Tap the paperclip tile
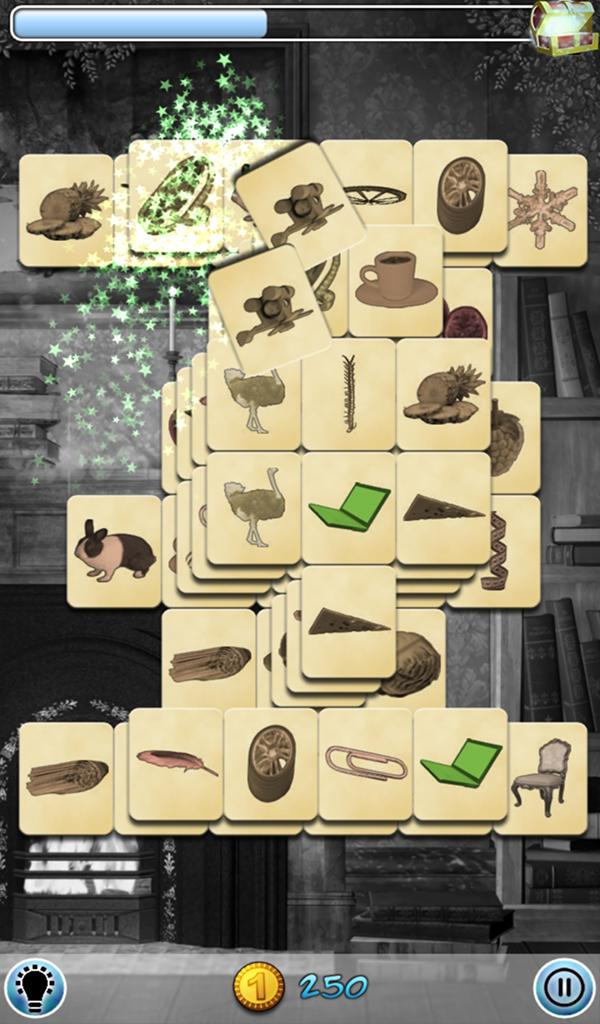The image size is (600, 1024). pyautogui.click(x=365, y=763)
